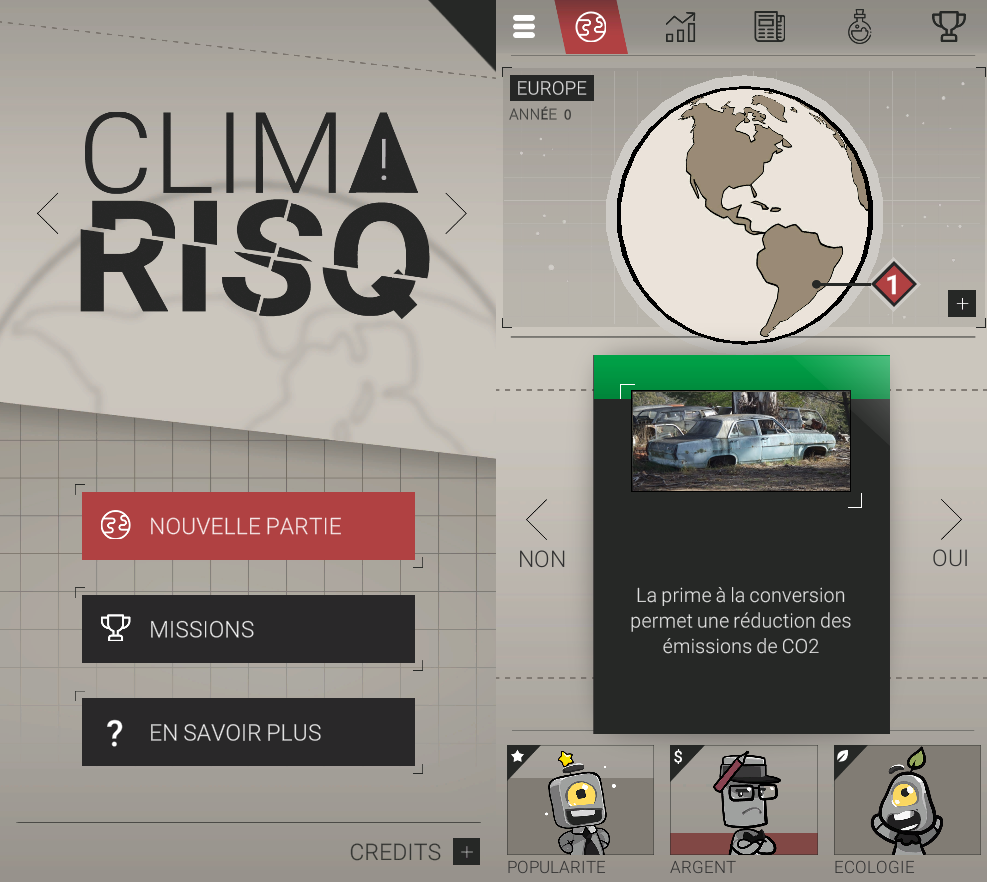This screenshot has height=882, width=987.
Task: Select the Popularité advisor portrait
Action: (x=580, y=800)
